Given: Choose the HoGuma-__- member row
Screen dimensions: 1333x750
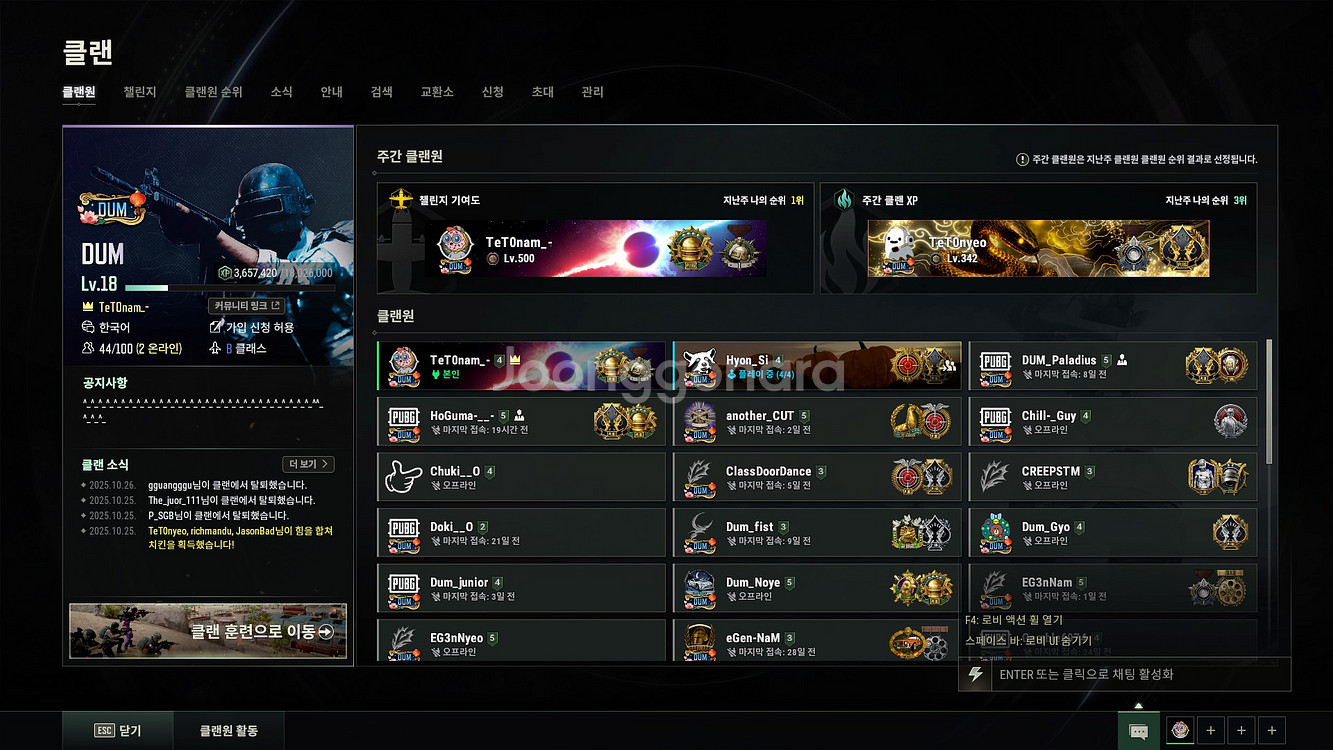Looking at the screenshot, I should (520, 422).
